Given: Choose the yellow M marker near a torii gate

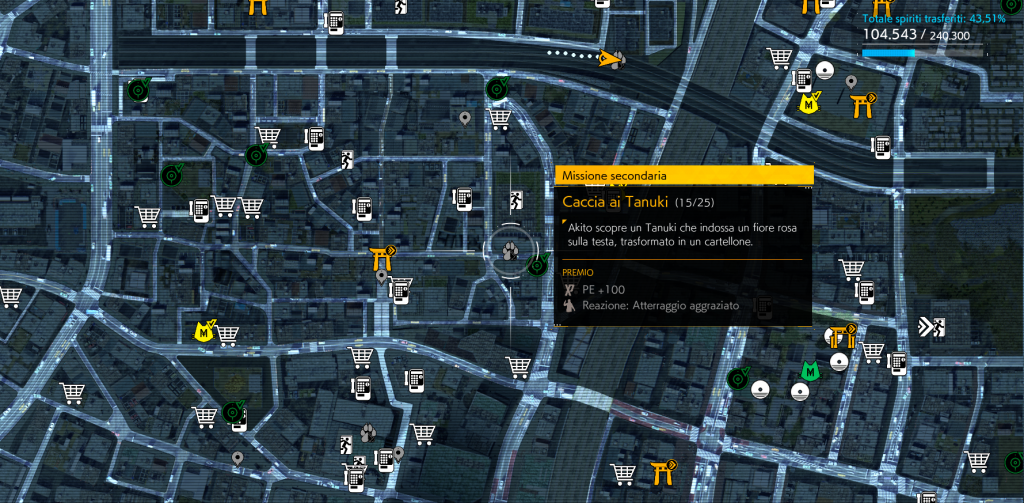Looking at the screenshot, I should click(x=807, y=102).
